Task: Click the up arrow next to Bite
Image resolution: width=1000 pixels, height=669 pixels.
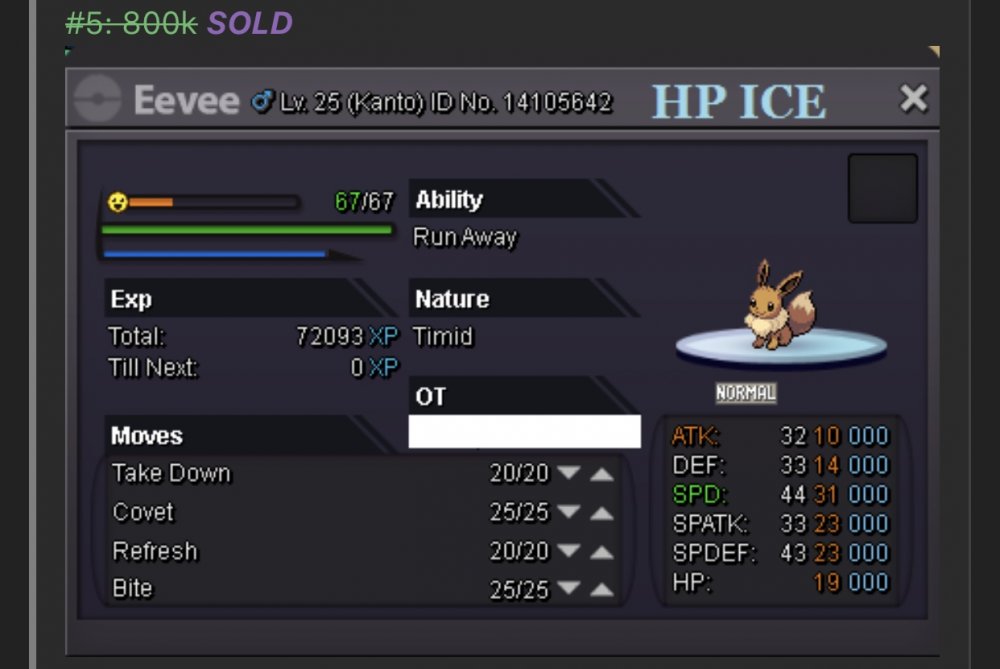Action: point(601,591)
